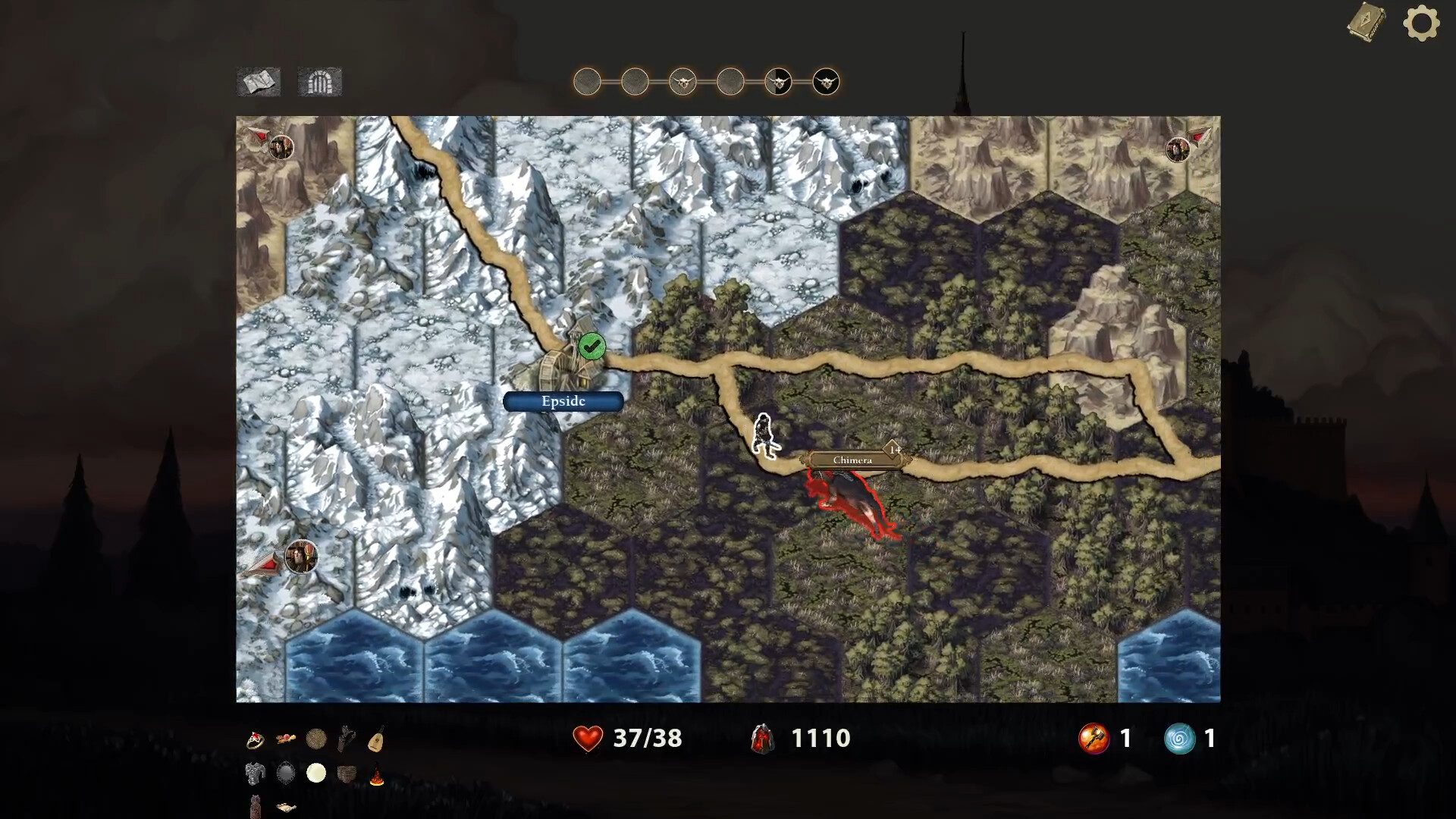
Task: Select the ruby ring item
Action: click(x=255, y=739)
